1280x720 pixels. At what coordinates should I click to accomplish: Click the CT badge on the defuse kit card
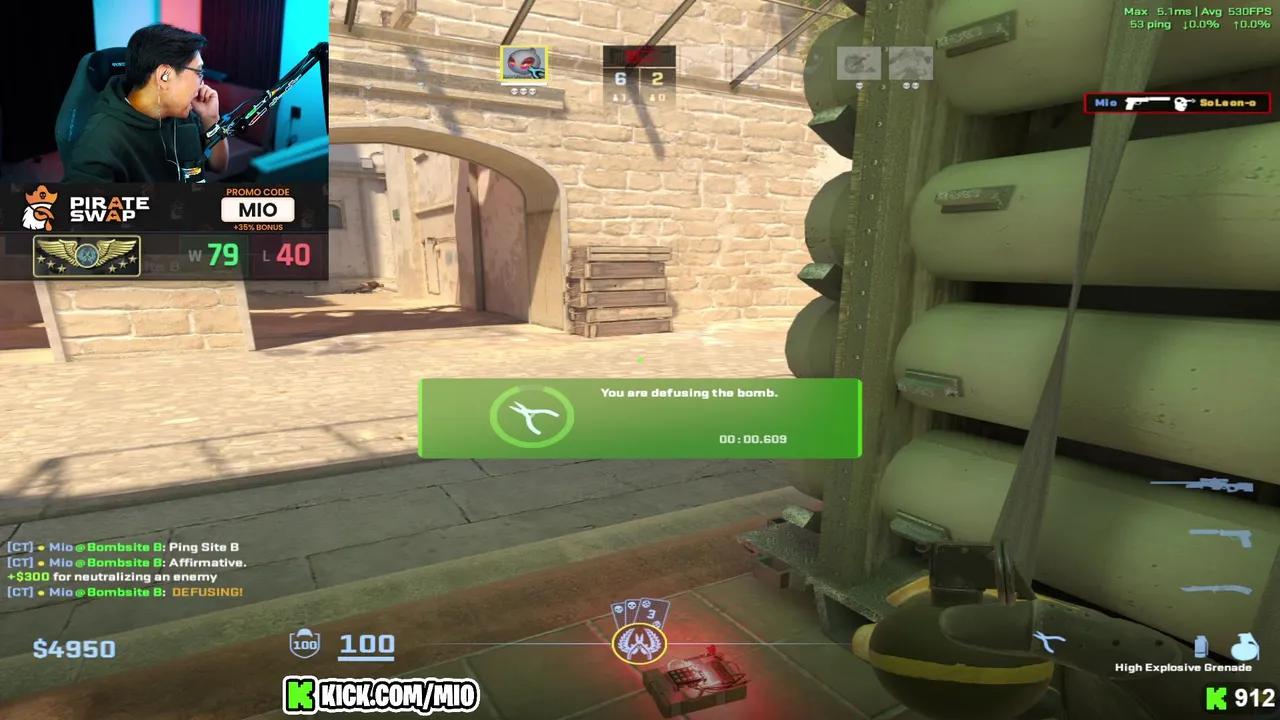pyautogui.click(x=641, y=645)
